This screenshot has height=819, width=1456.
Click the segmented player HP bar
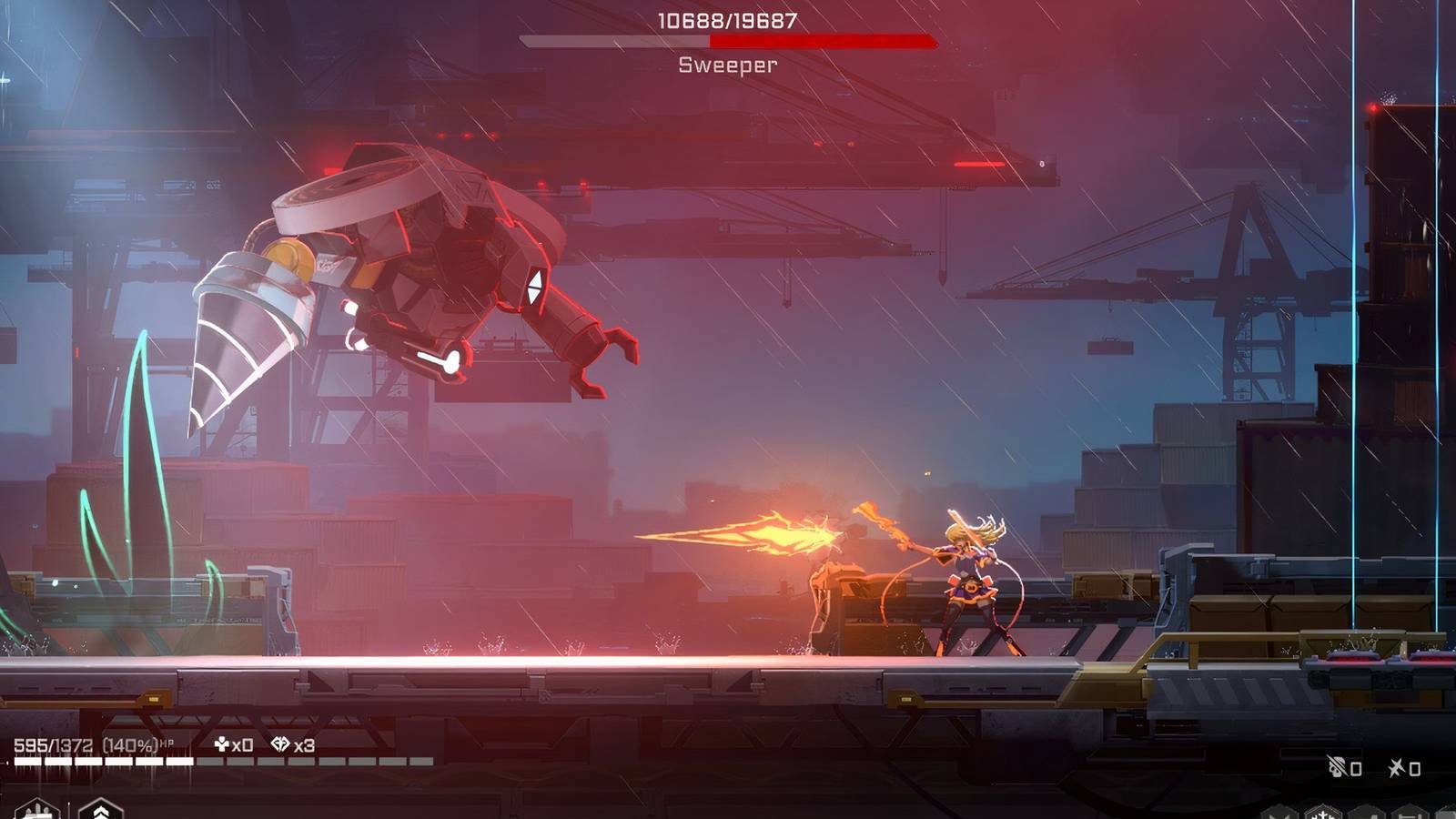click(x=218, y=759)
